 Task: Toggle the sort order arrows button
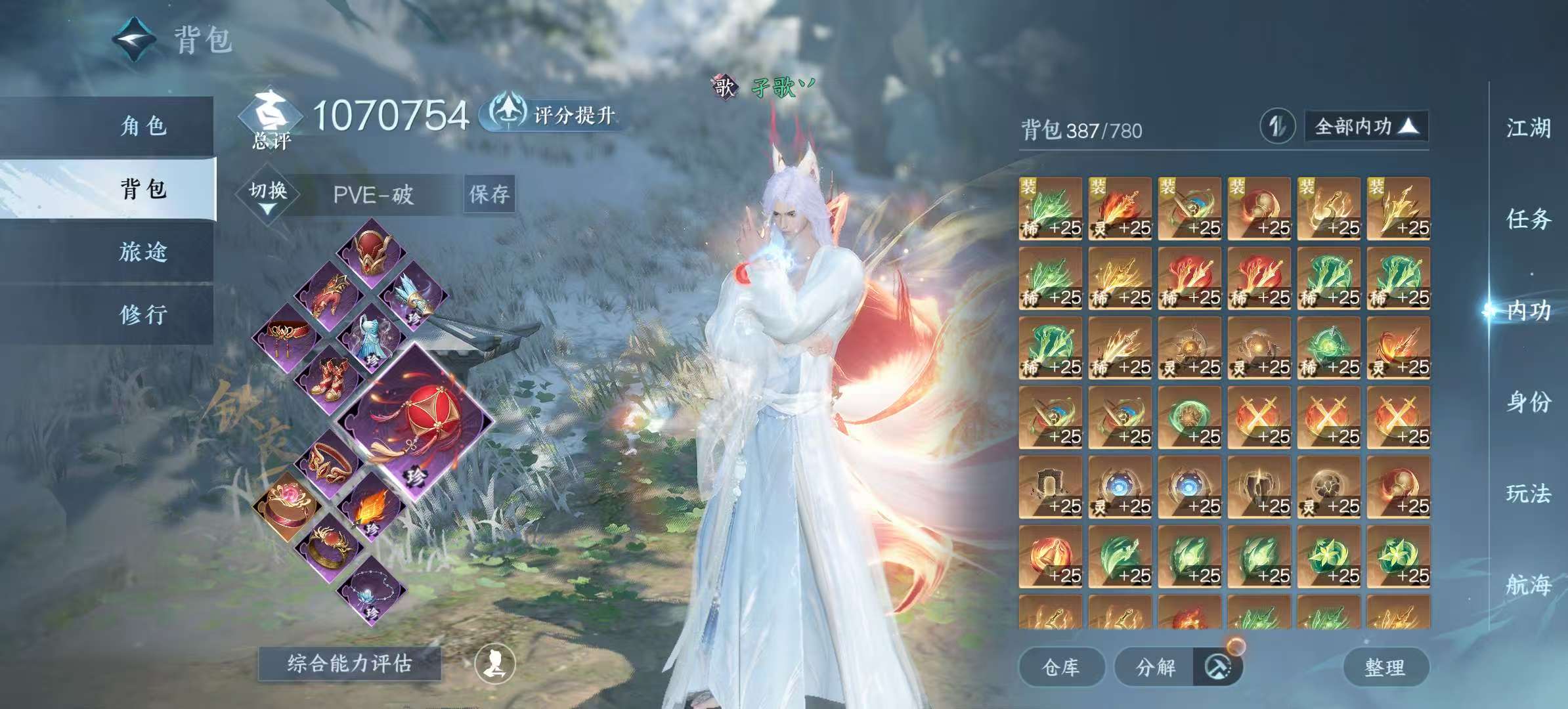pos(1277,126)
